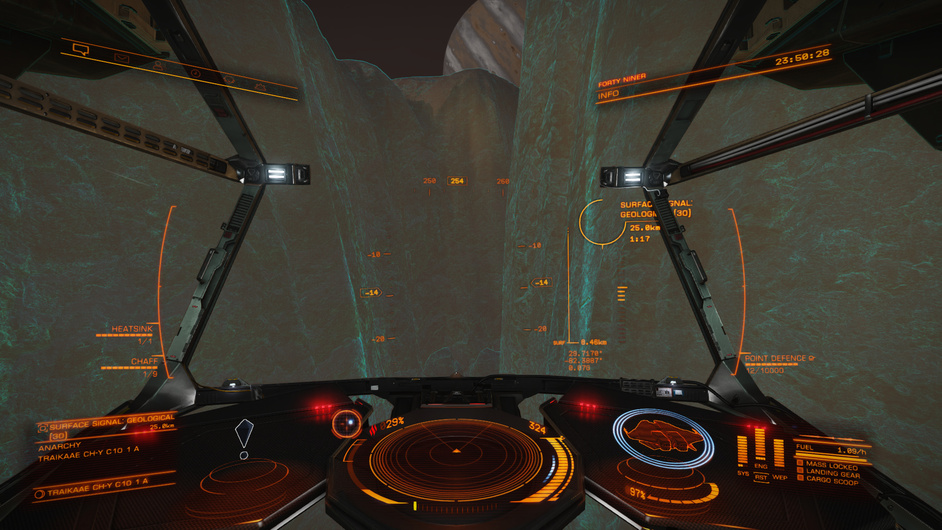This screenshot has width=942, height=530.
Task: Select the Heatsink fire group entry
Action: coord(131,332)
